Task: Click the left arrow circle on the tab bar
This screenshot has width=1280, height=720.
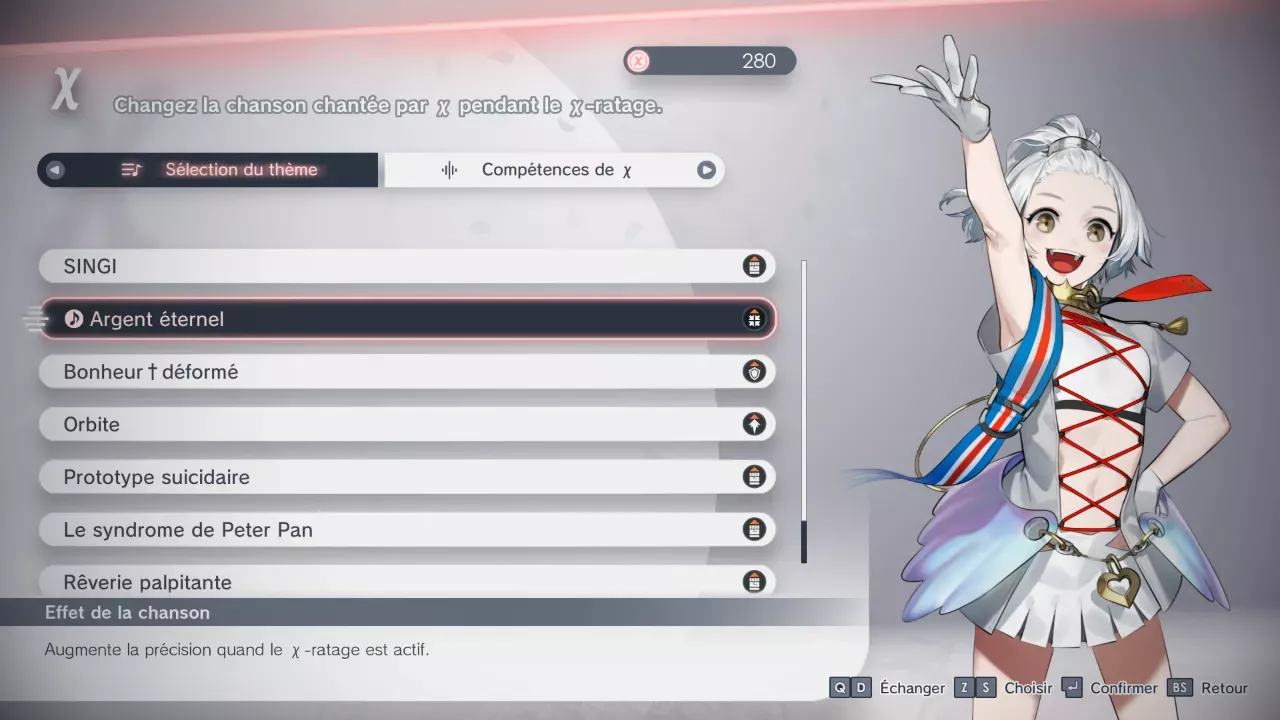Action: 55,169
